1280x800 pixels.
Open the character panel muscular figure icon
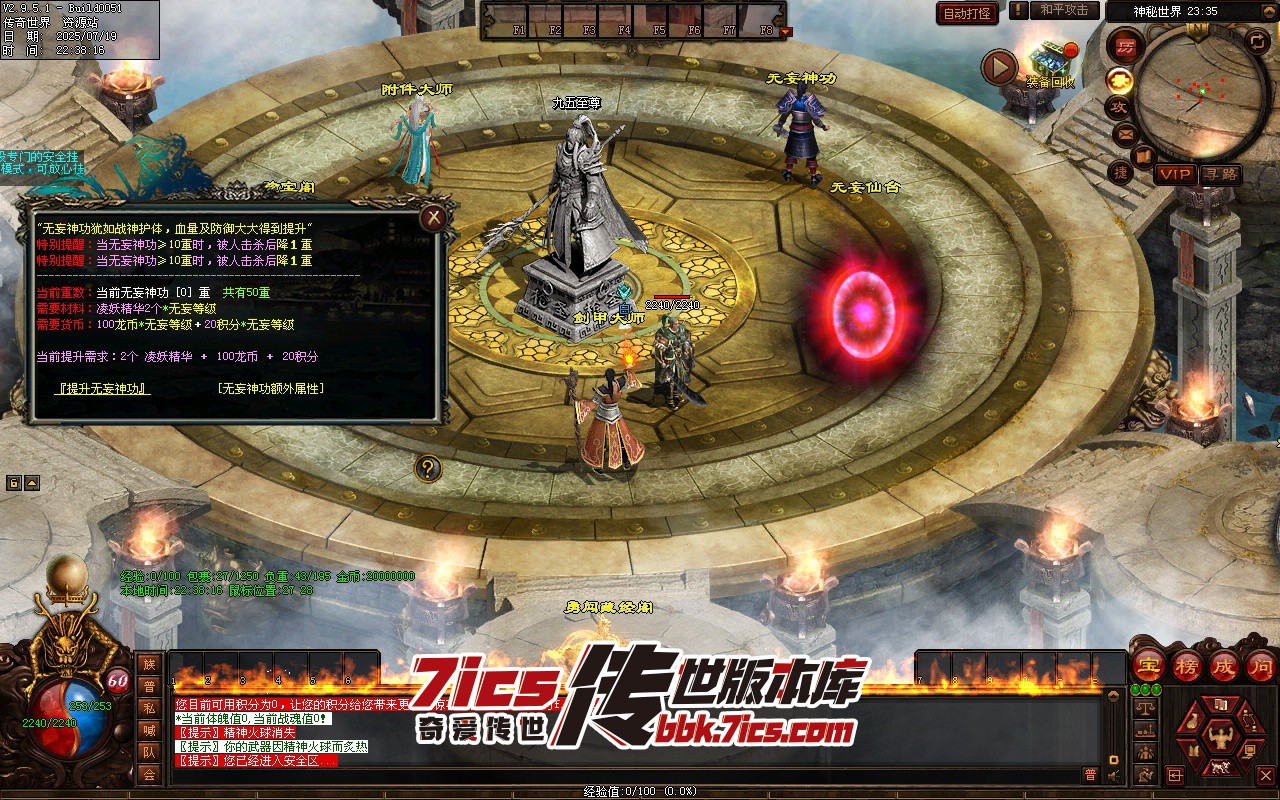(1219, 739)
